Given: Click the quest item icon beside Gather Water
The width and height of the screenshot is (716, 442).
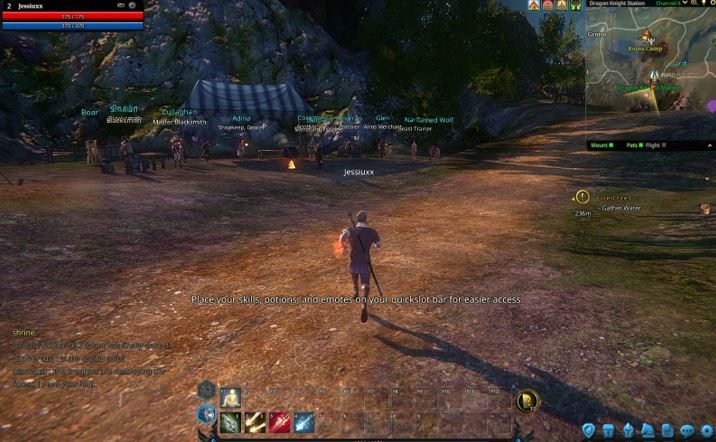Looking at the screenshot, I should click(x=705, y=208).
